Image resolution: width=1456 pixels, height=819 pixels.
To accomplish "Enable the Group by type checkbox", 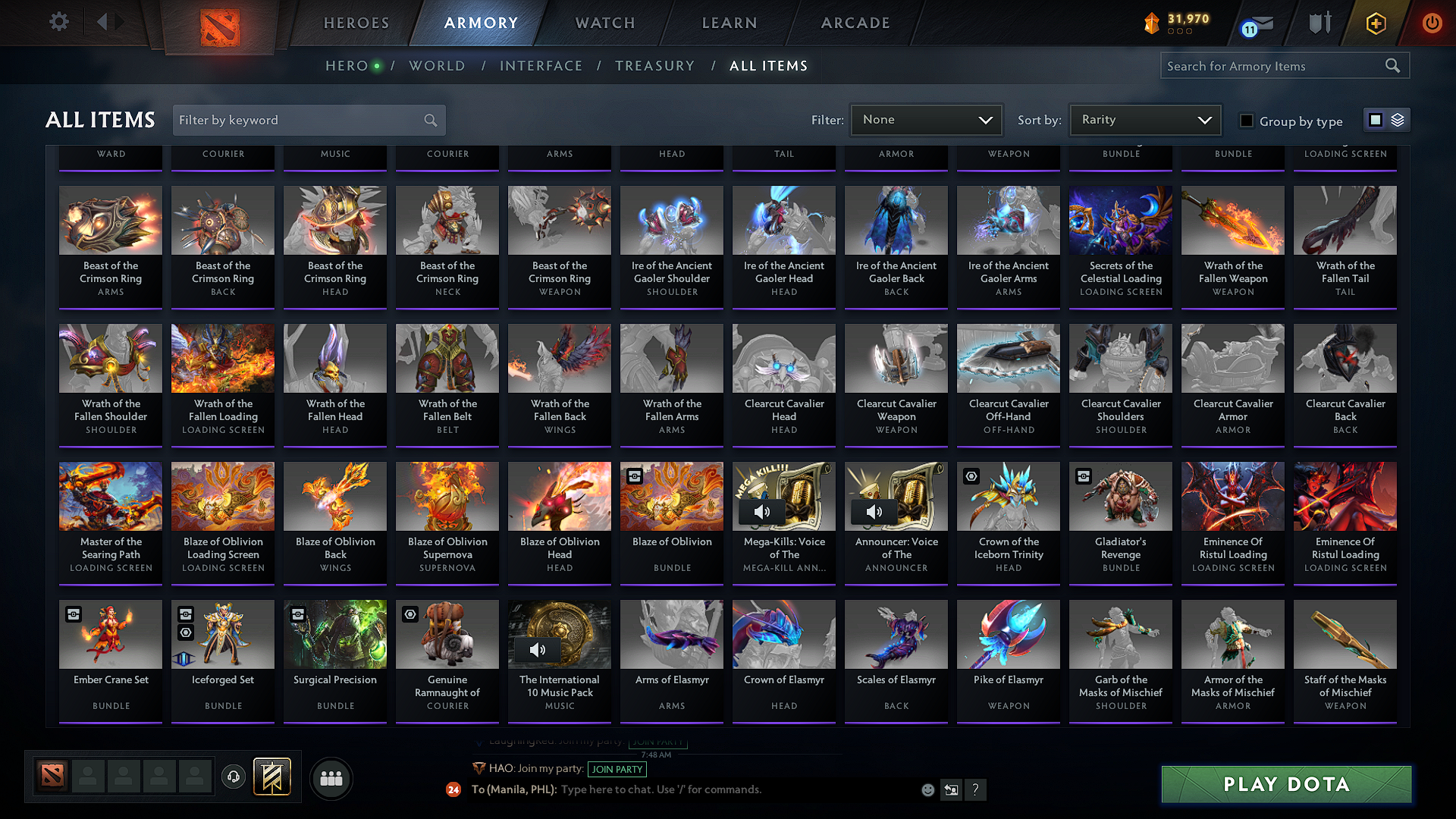I will click(1247, 121).
